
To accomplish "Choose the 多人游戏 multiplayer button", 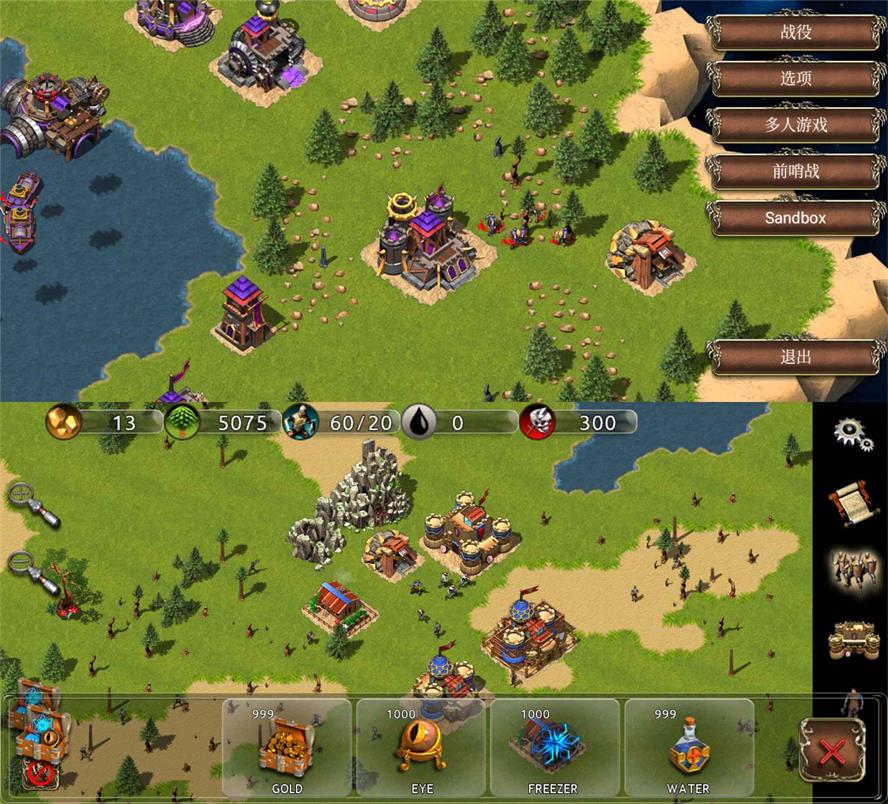I will pyautogui.click(x=796, y=125).
